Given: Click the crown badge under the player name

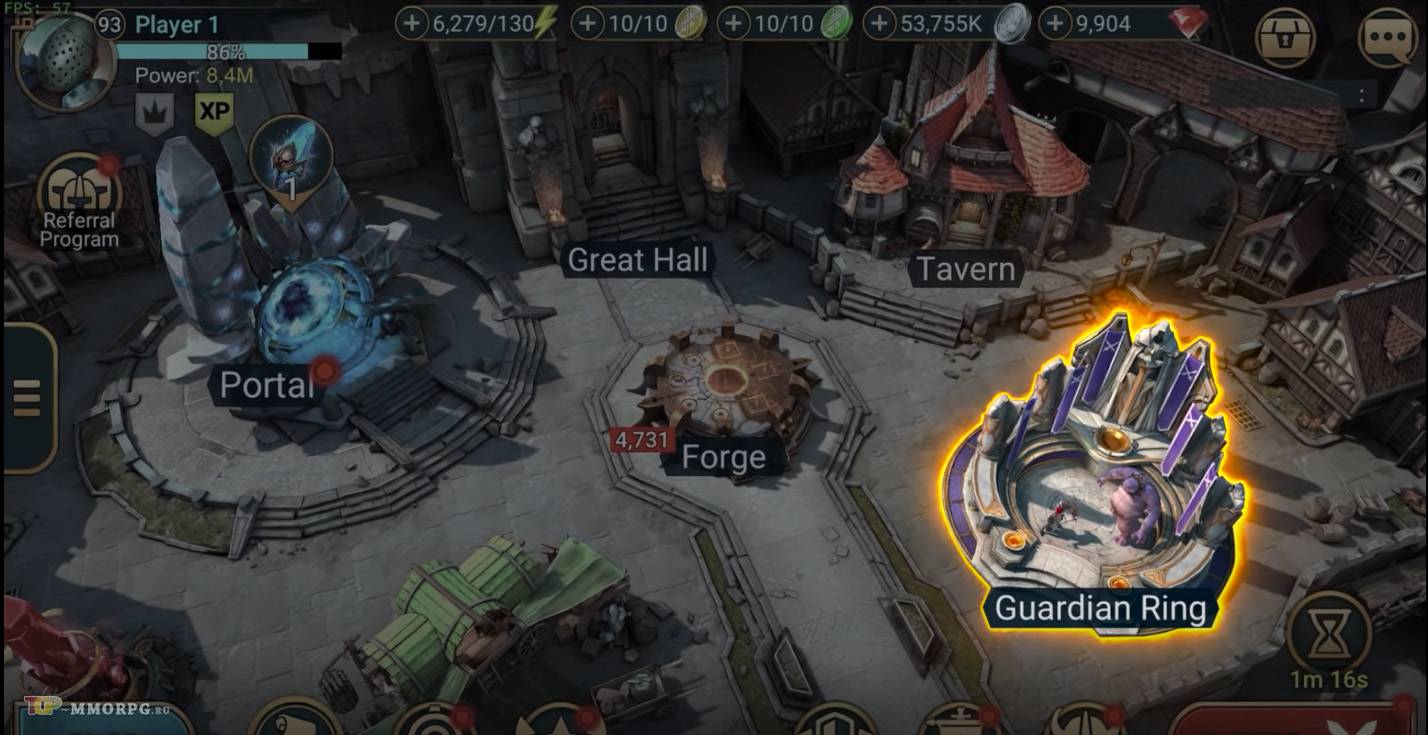Looking at the screenshot, I should 155,114.
